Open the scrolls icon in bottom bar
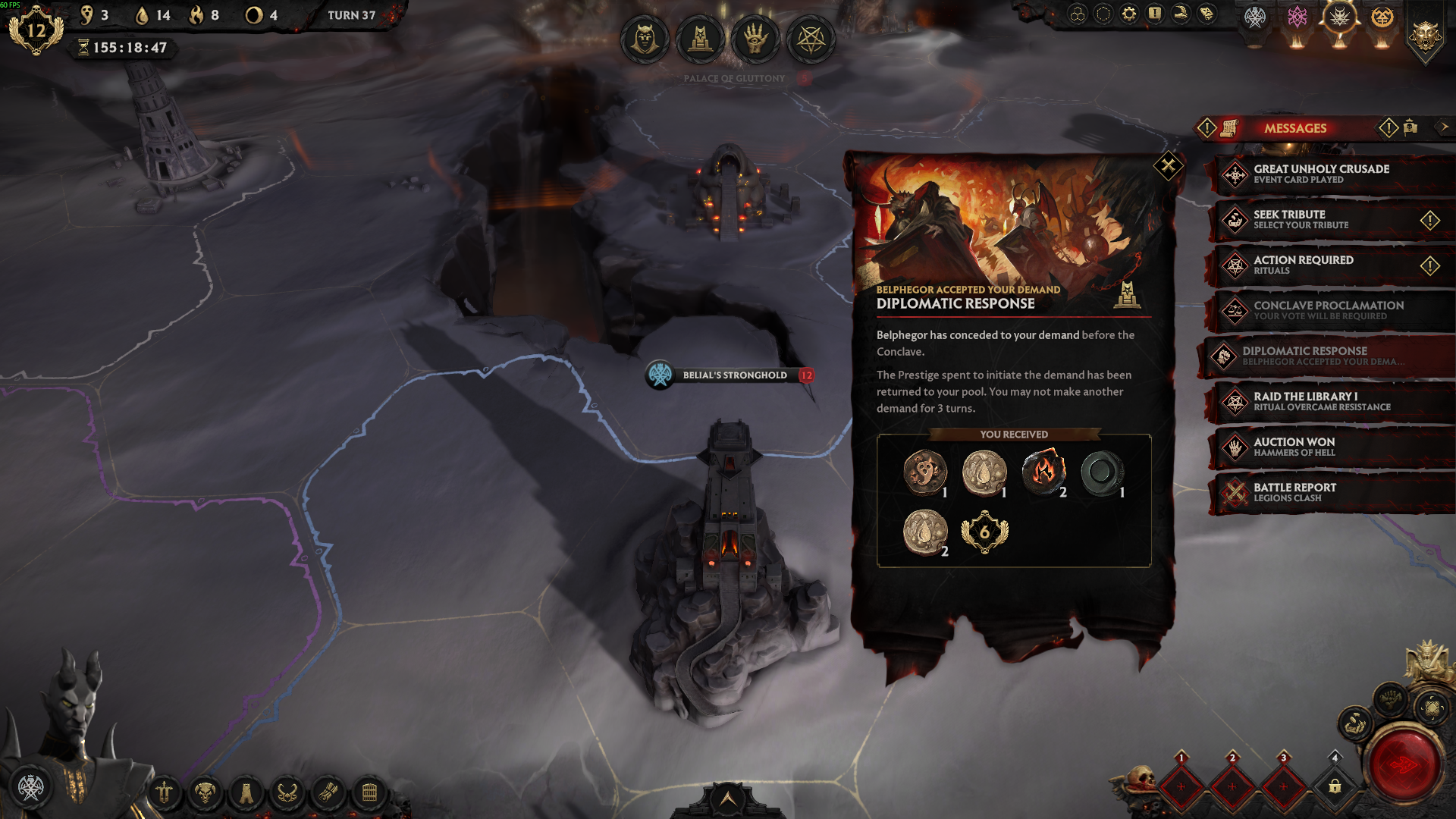The height and width of the screenshot is (819, 1456). coord(328,793)
